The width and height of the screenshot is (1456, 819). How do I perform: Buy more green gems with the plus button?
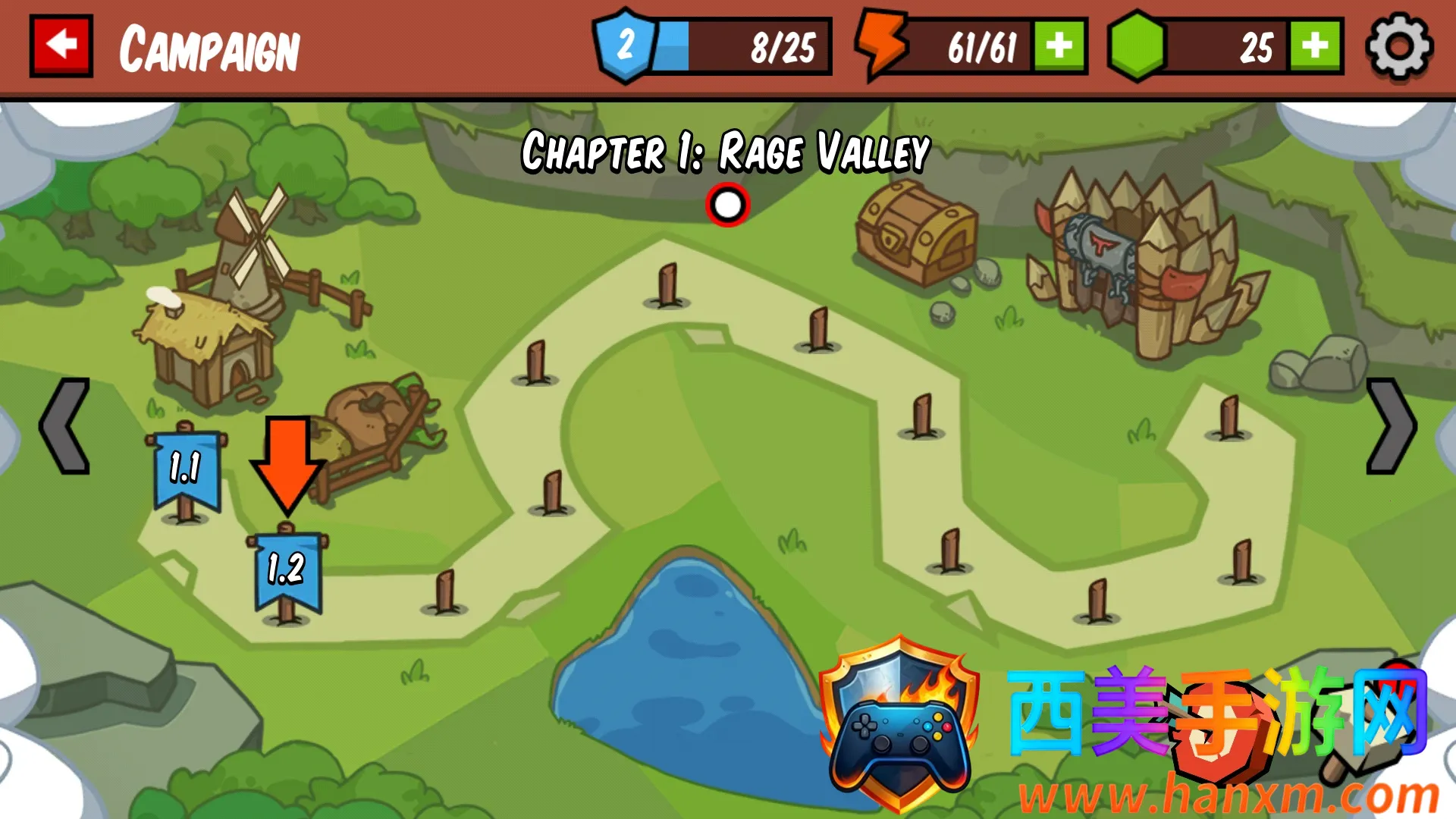(x=1315, y=46)
